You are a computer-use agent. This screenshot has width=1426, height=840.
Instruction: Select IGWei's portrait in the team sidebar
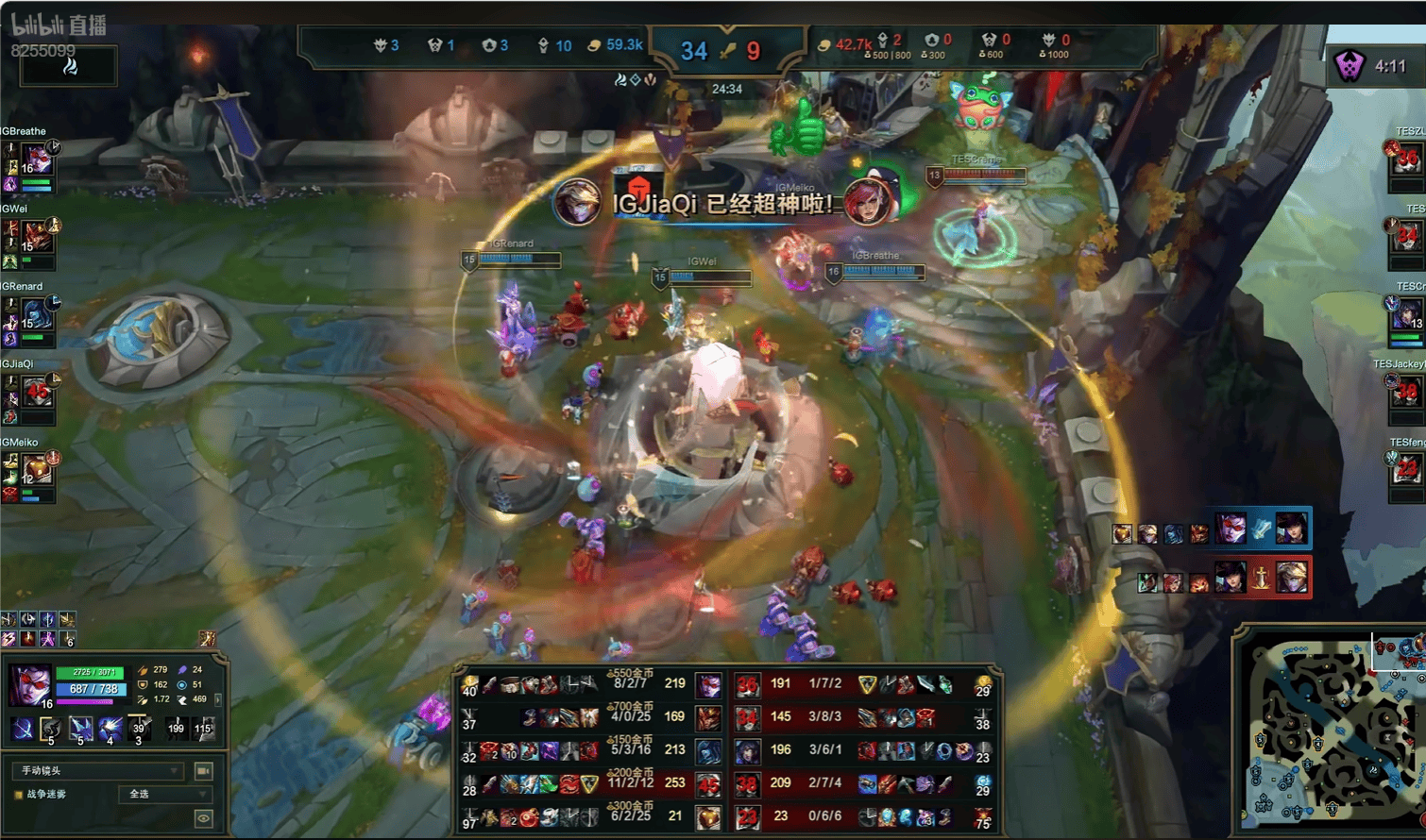click(x=37, y=236)
